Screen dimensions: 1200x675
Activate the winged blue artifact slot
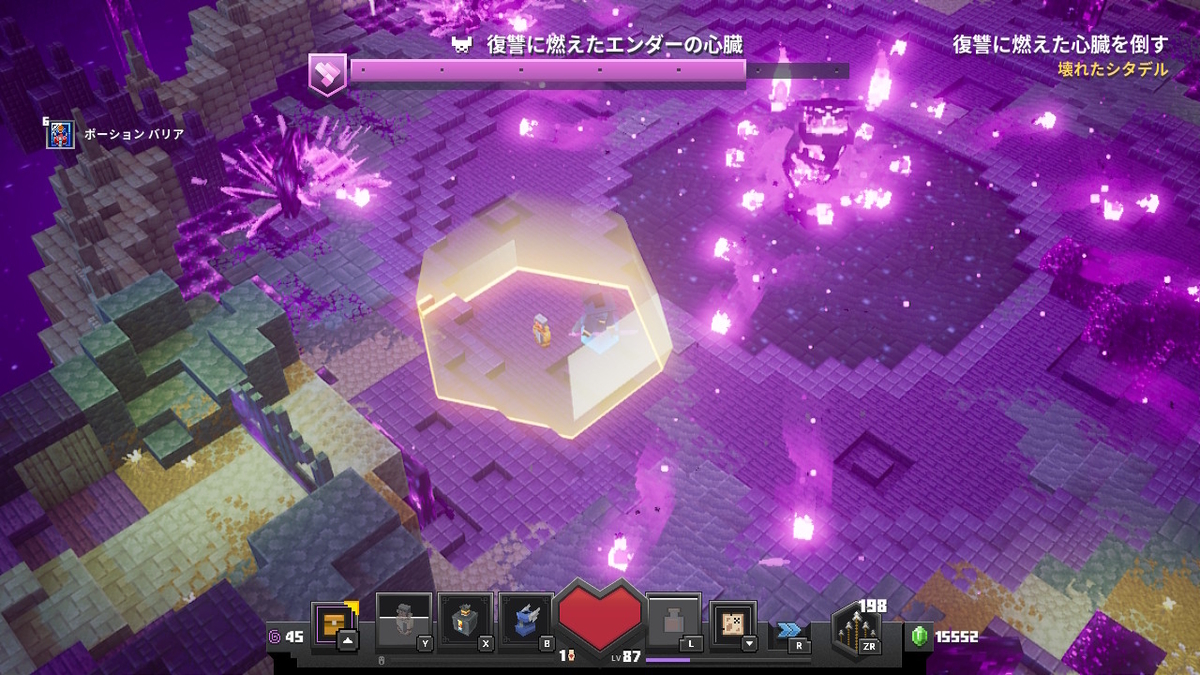(526, 621)
